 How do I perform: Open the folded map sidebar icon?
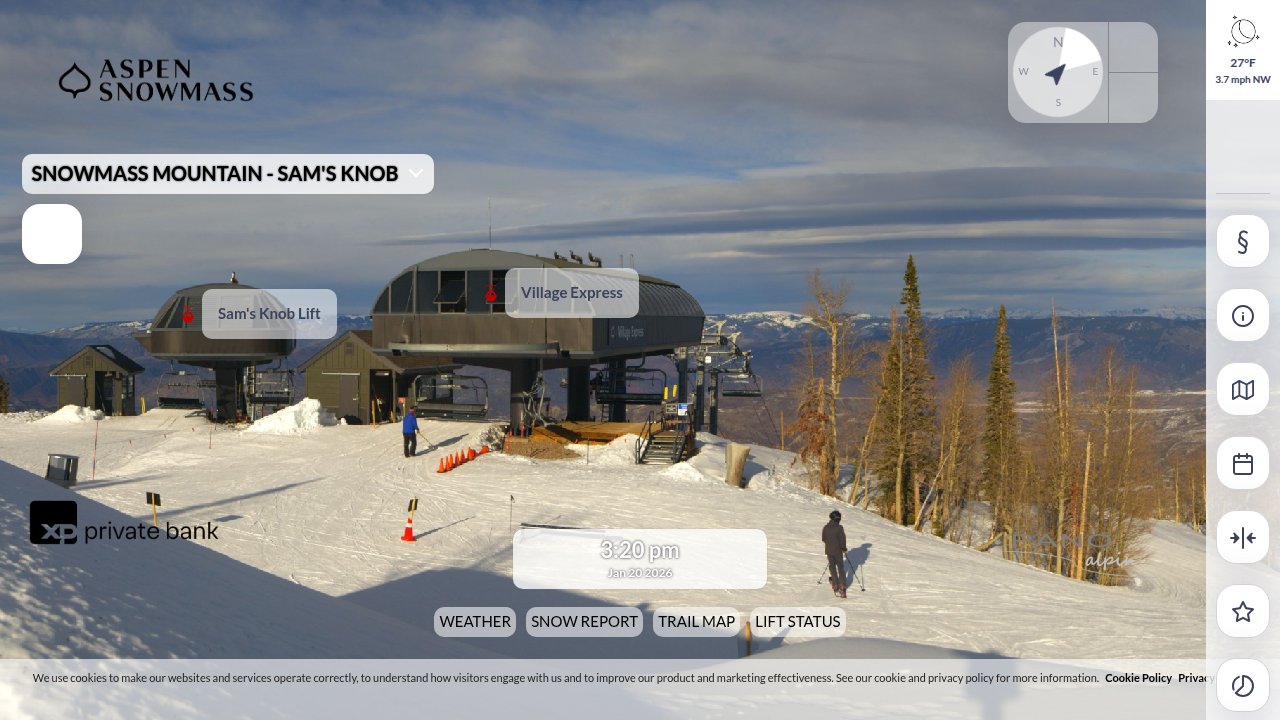[1243, 390]
